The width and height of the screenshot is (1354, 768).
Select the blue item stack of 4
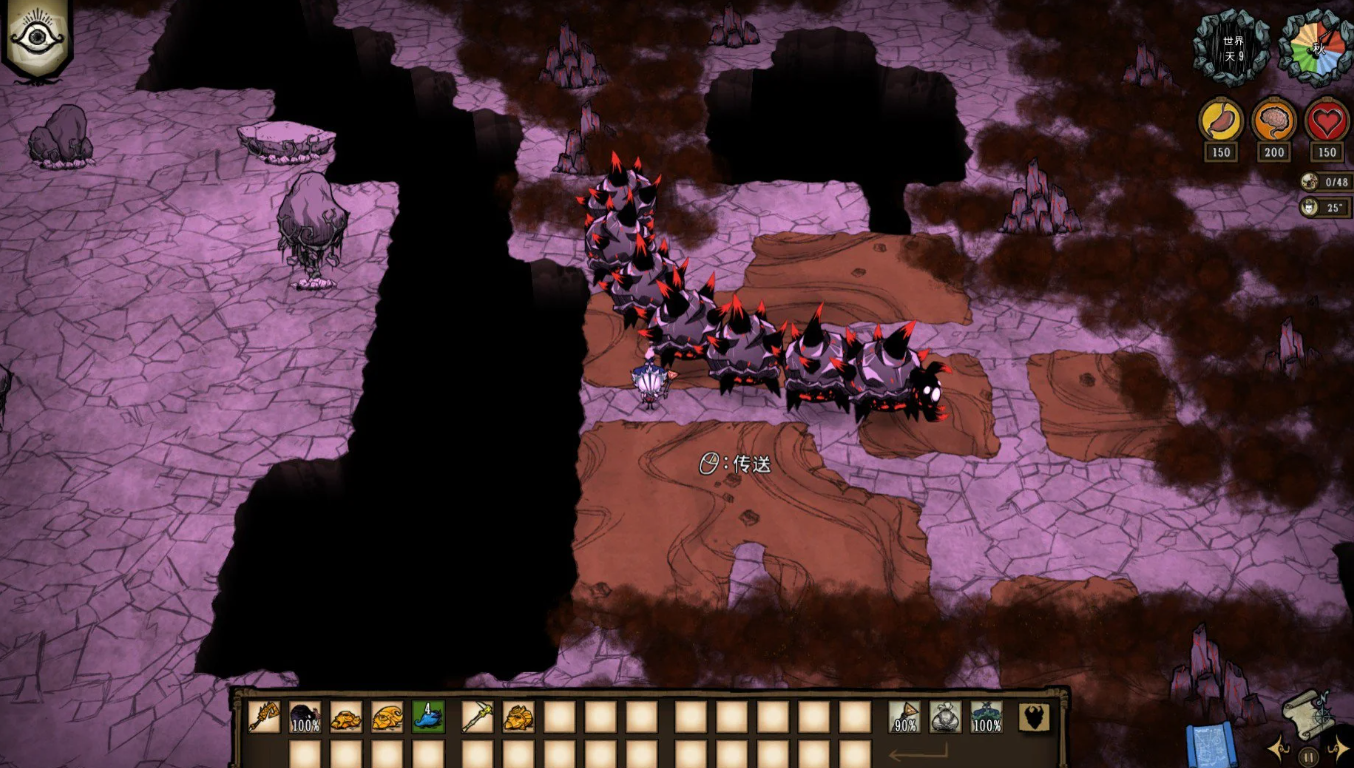click(428, 716)
